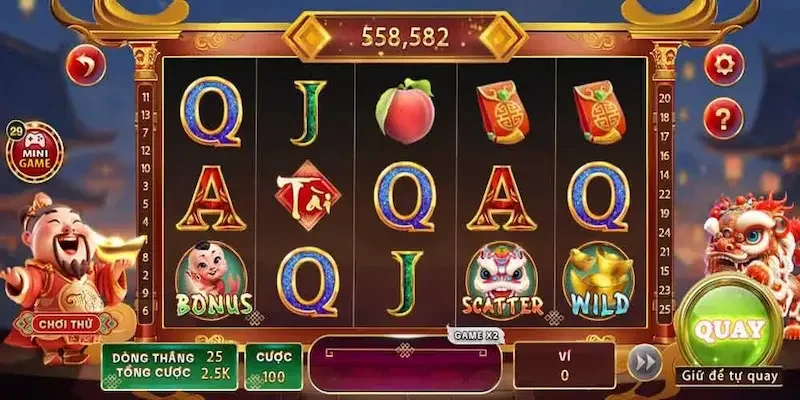Spin the reels with the QUAY button
The width and height of the screenshot is (800, 400).
(729, 329)
